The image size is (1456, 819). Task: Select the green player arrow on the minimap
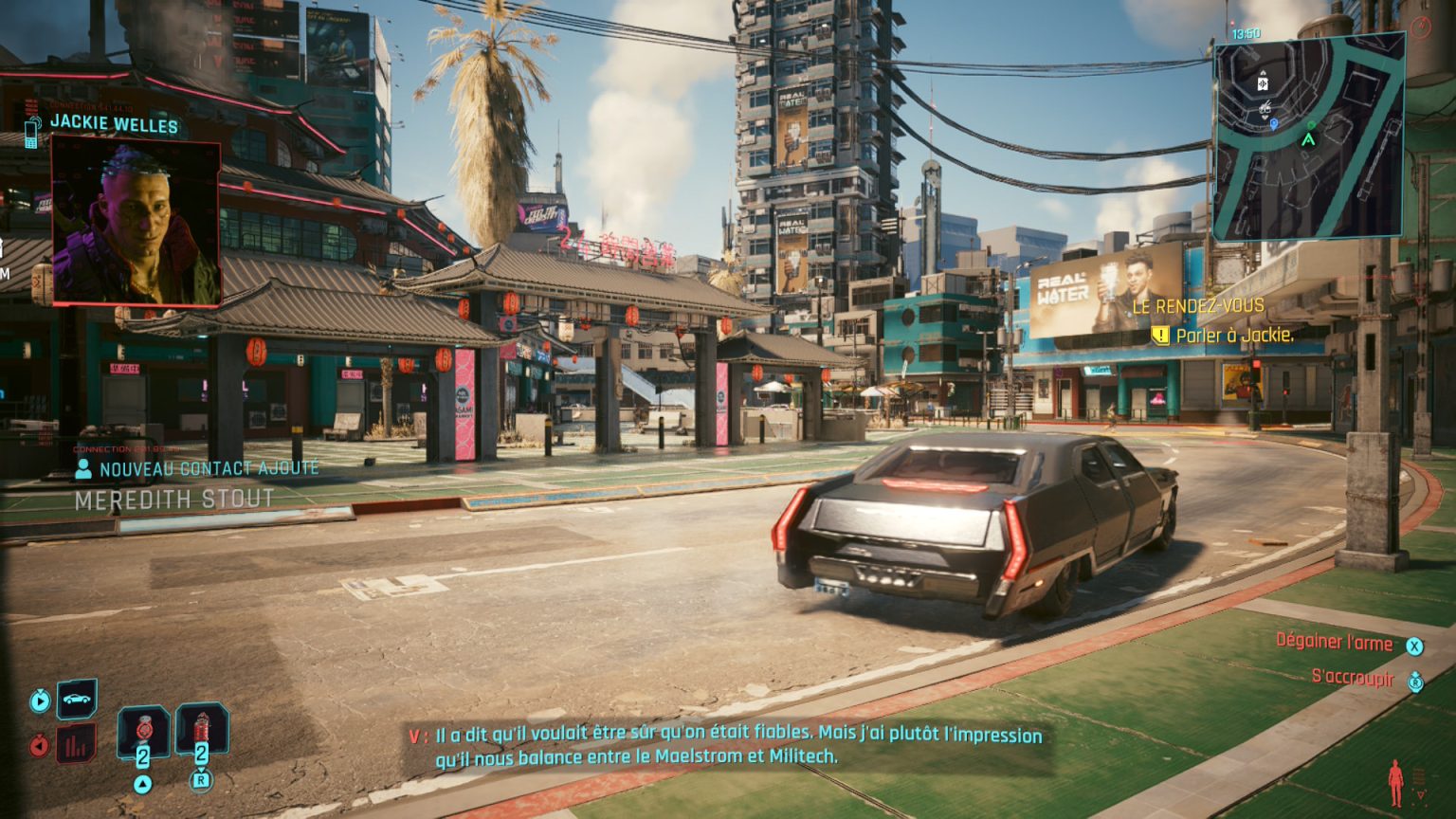tap(1309, 139)
